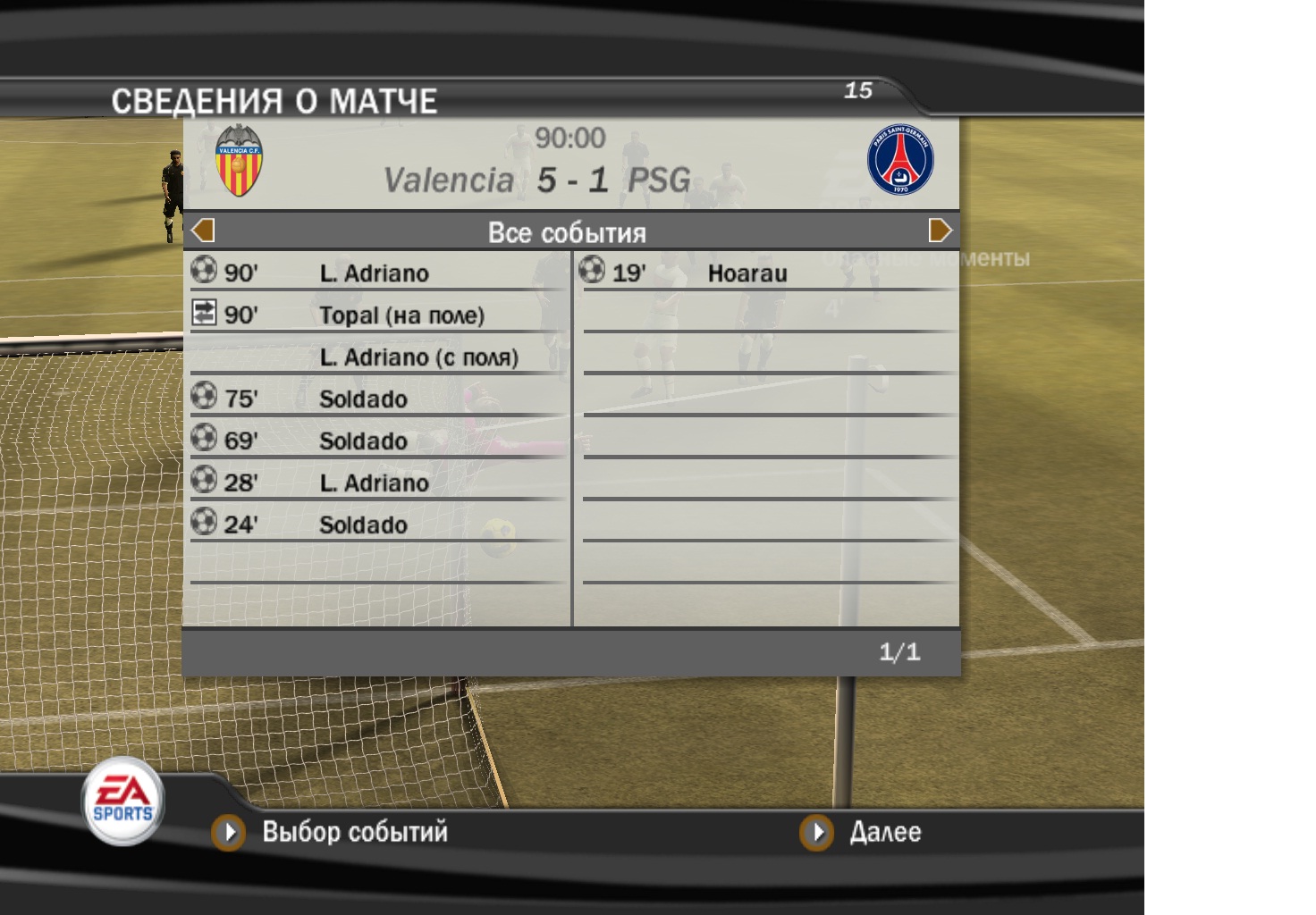
Task: Show the previous event category with left arrow
Action: 204,231
